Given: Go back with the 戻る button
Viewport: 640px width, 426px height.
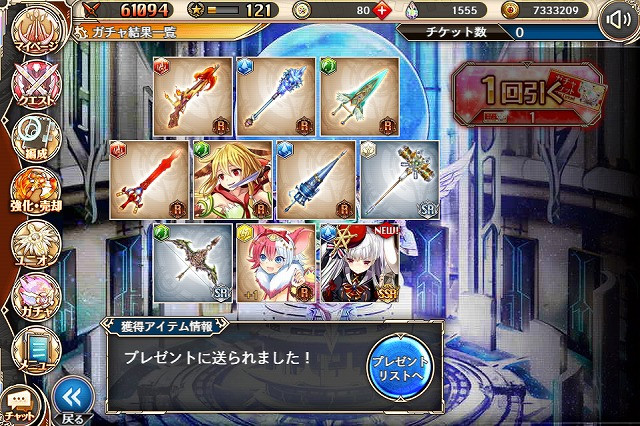Looking at the screenshot, I should pos(73,398).
